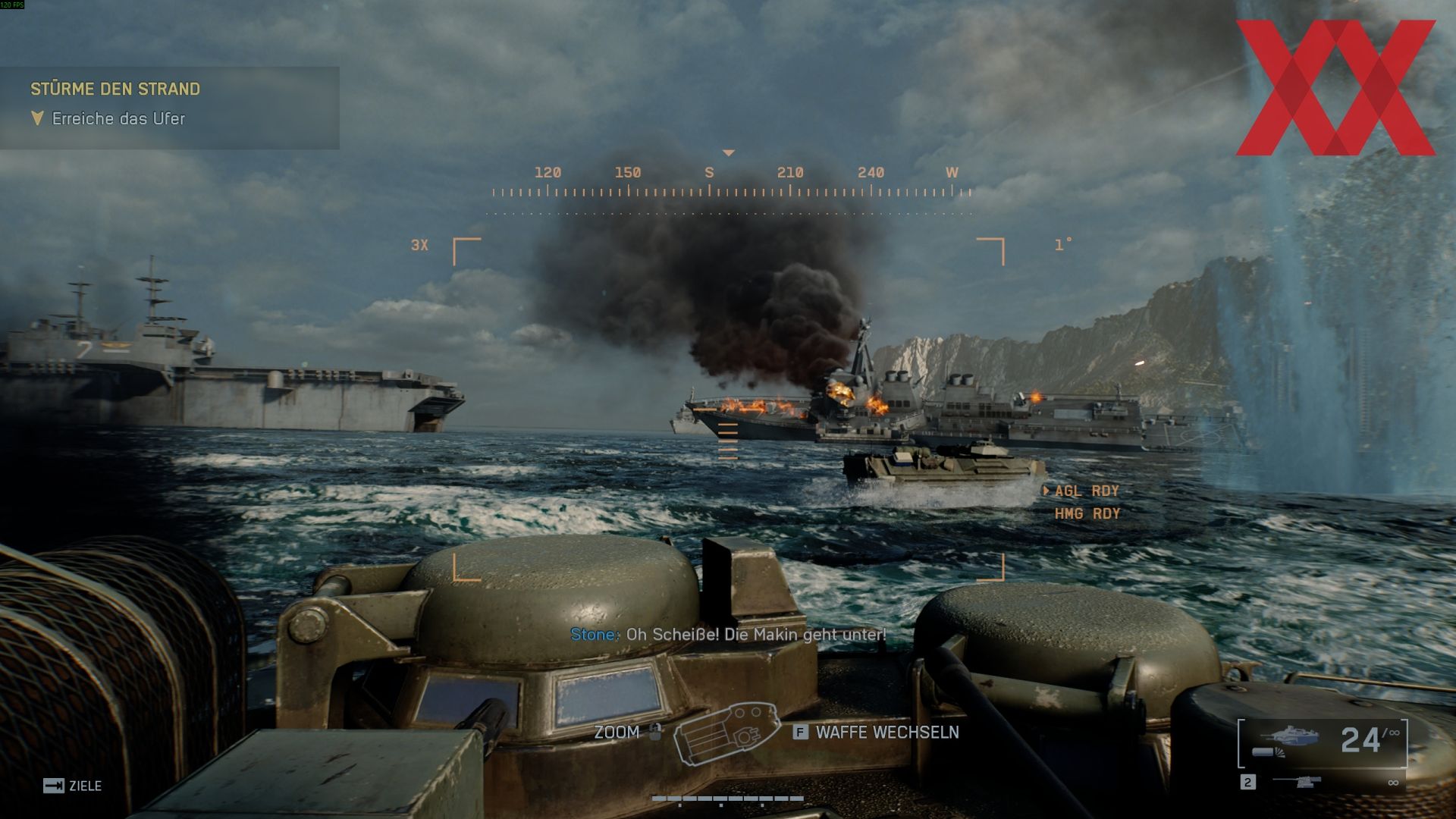Image resolution: width=1456 pixels, height=819 pixels.
Task: Select the primary vehicle weapon slot
Action: point(1323,742)
